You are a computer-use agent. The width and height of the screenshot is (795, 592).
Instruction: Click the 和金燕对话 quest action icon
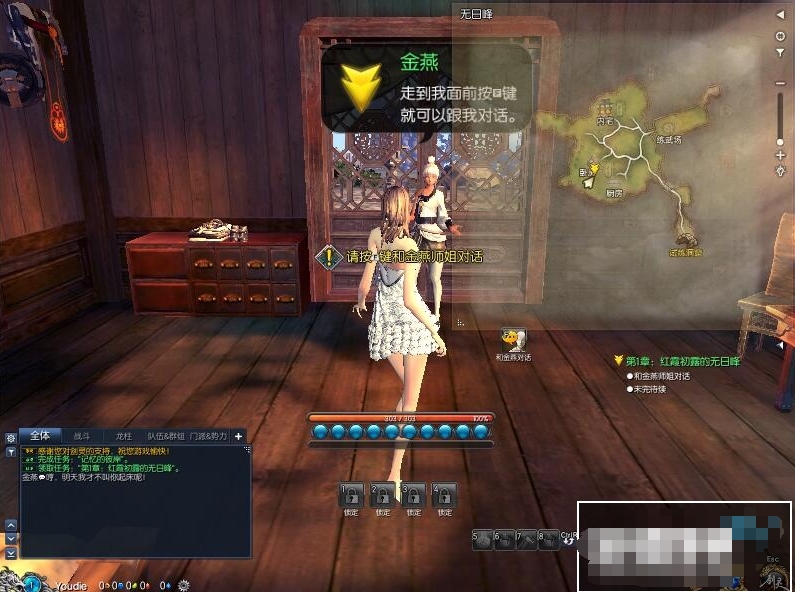pos(514,340)
